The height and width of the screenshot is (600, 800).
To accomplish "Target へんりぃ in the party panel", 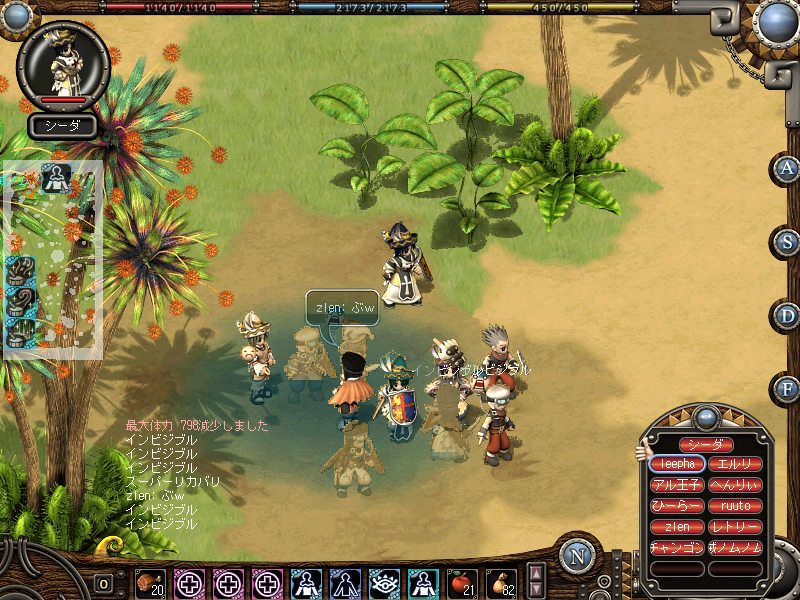I will pos(735,485).
